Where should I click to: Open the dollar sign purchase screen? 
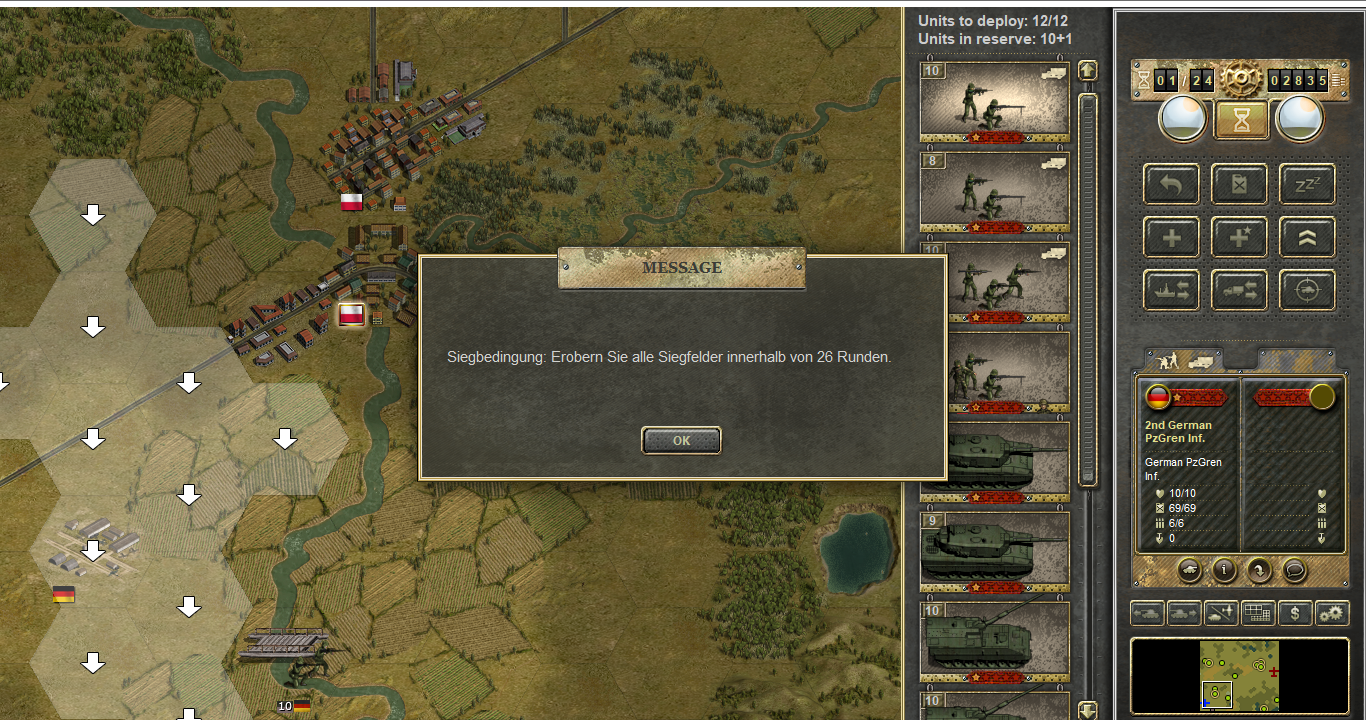[1295, 613]
